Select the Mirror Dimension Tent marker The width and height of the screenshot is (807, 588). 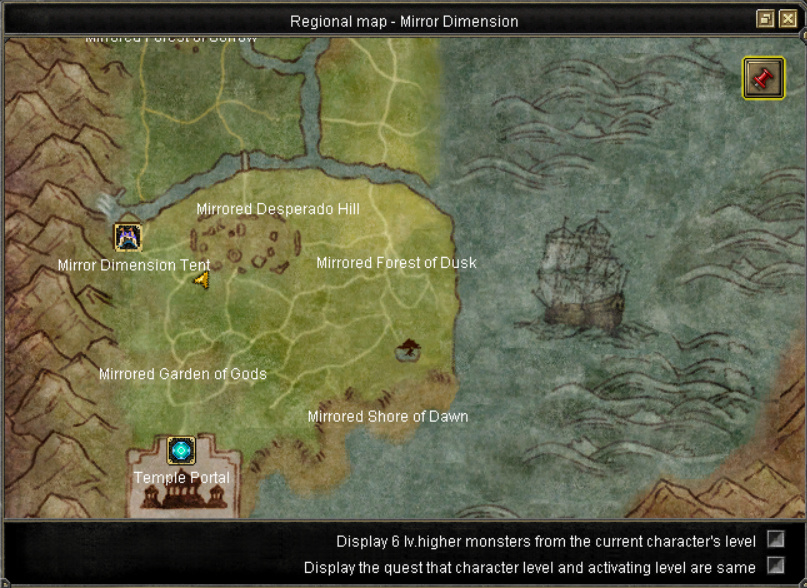click(127, 238)
